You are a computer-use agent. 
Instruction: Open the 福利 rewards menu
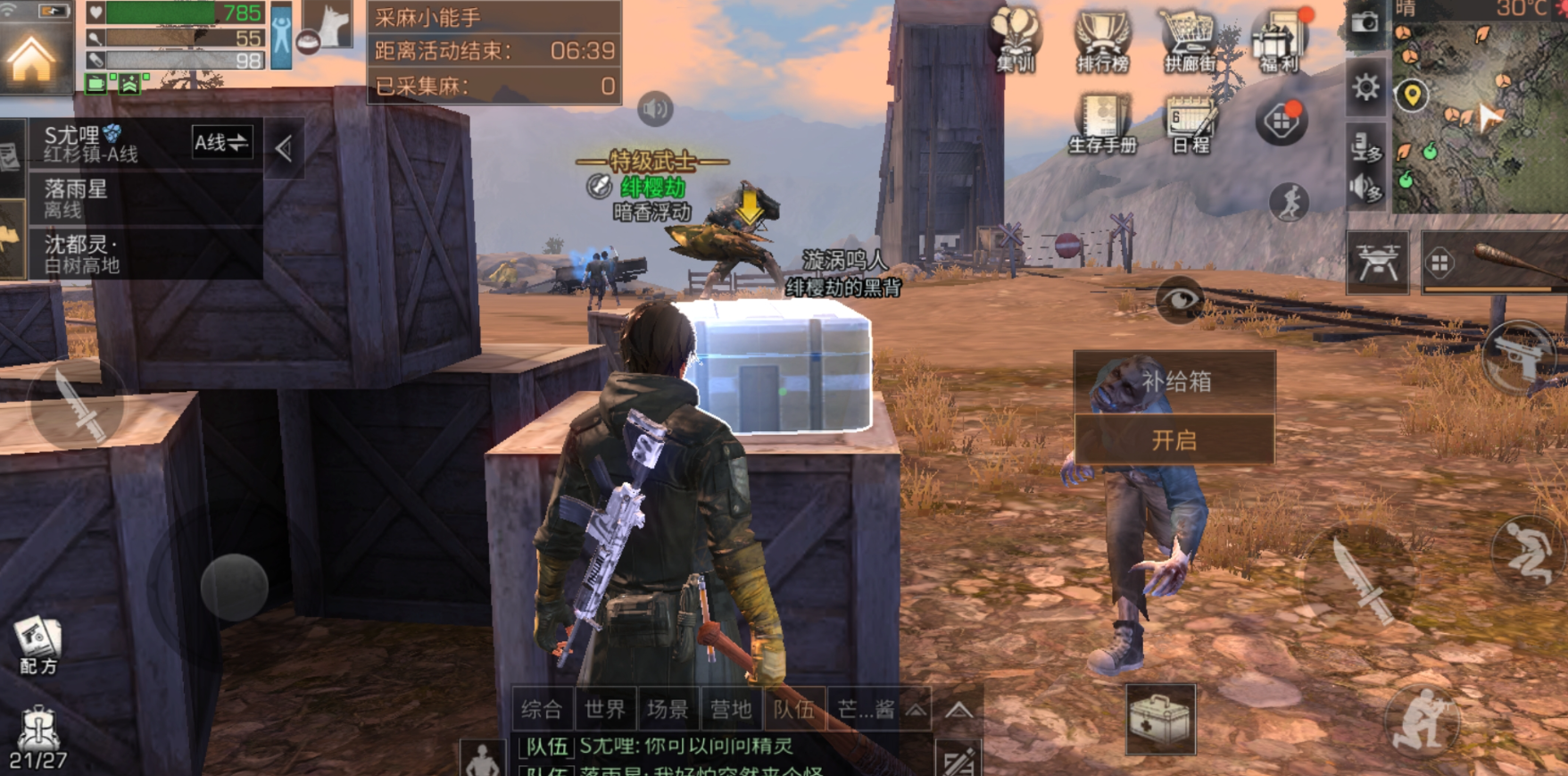tap(1279, 40)
